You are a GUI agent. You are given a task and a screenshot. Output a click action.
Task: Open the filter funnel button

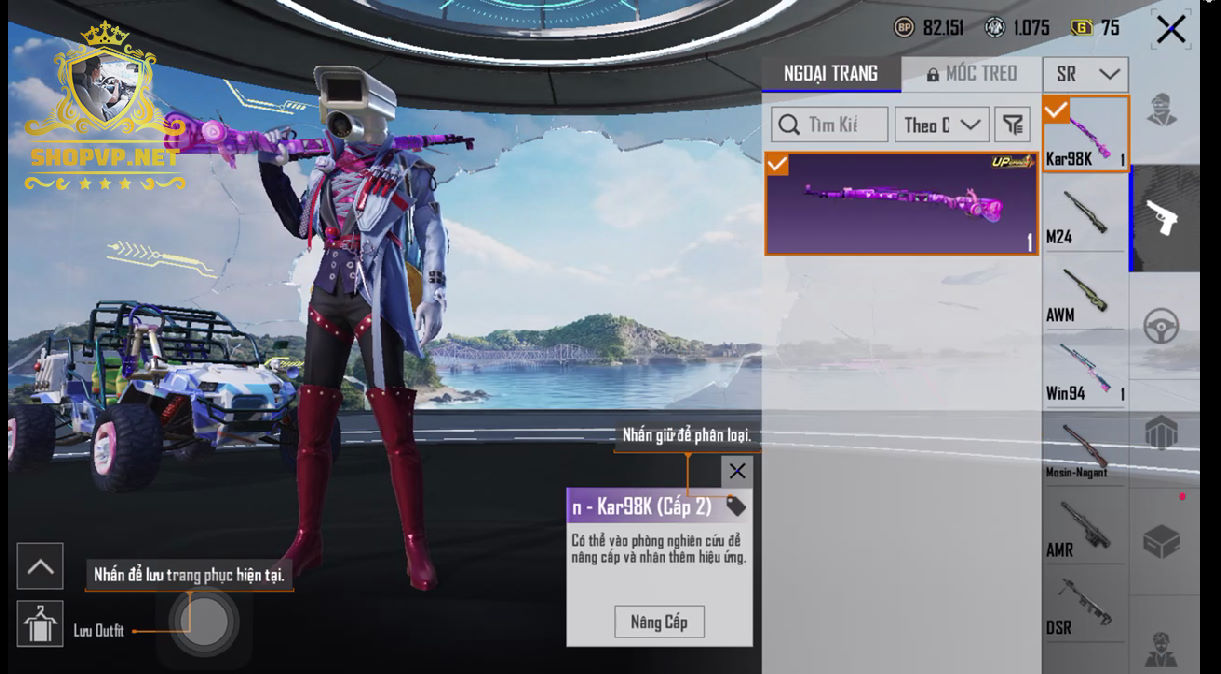coord(1012,125)
